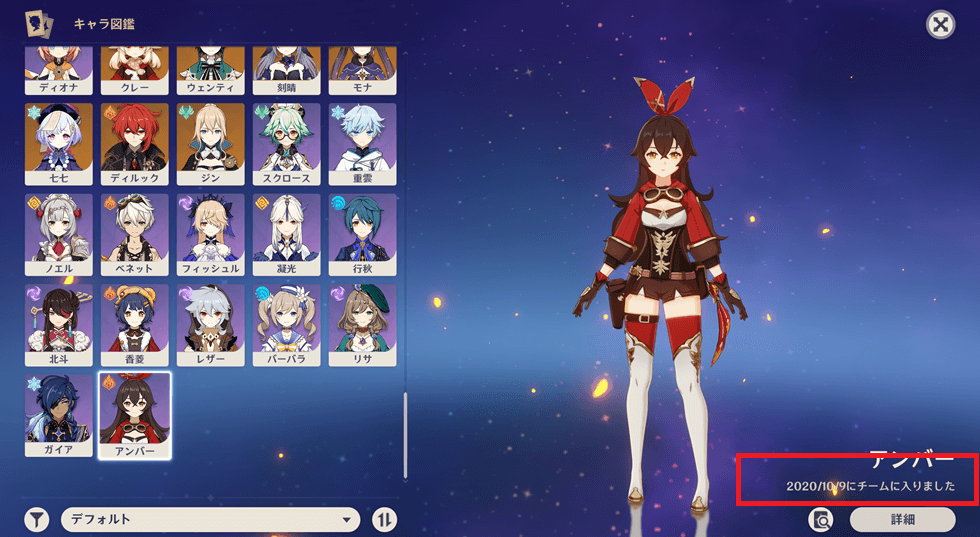The height and width of the screenshot is (537, 980).
Task: Select the 七七 character card
Action: [58, 145]
